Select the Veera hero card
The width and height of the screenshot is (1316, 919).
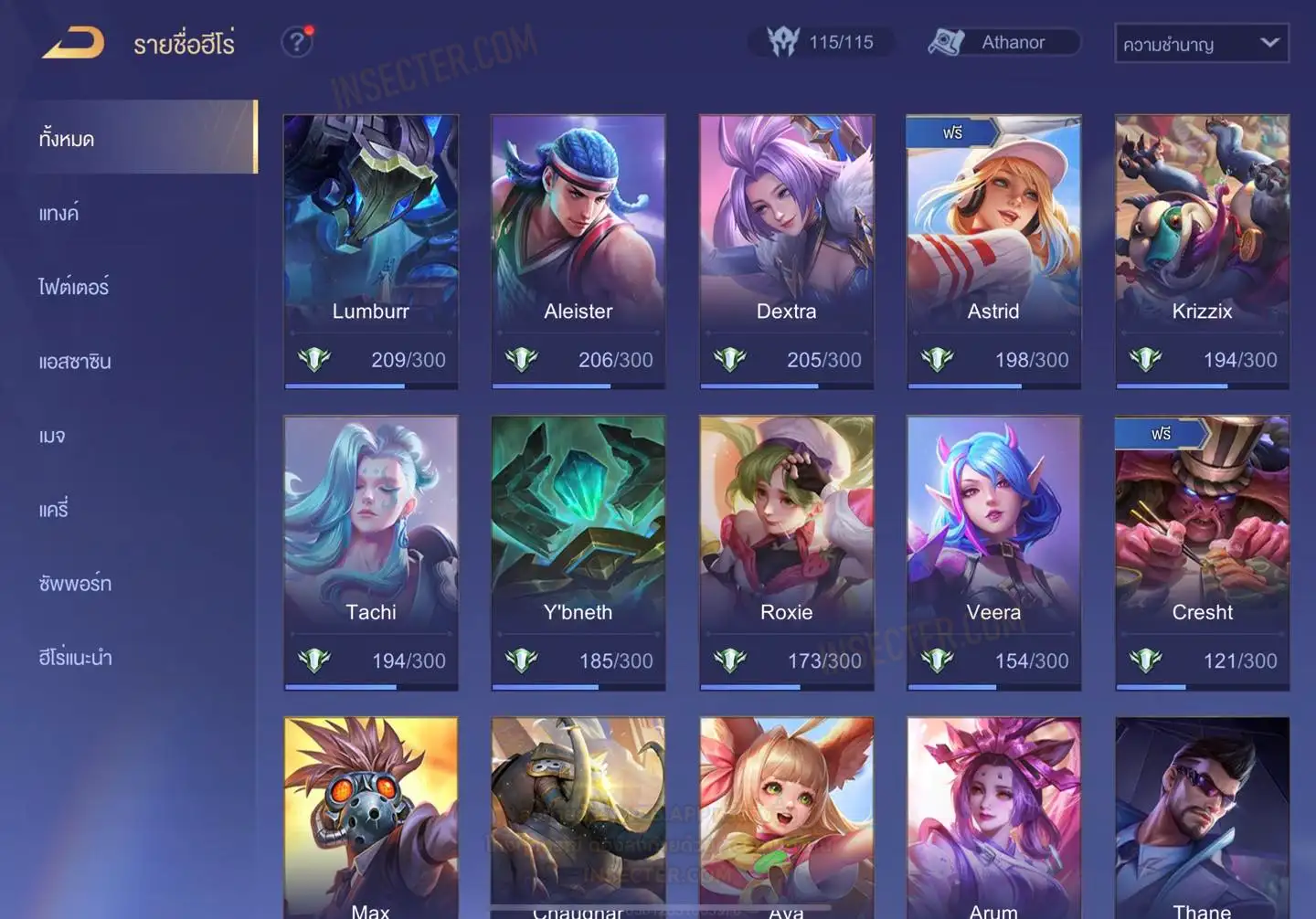993,553
